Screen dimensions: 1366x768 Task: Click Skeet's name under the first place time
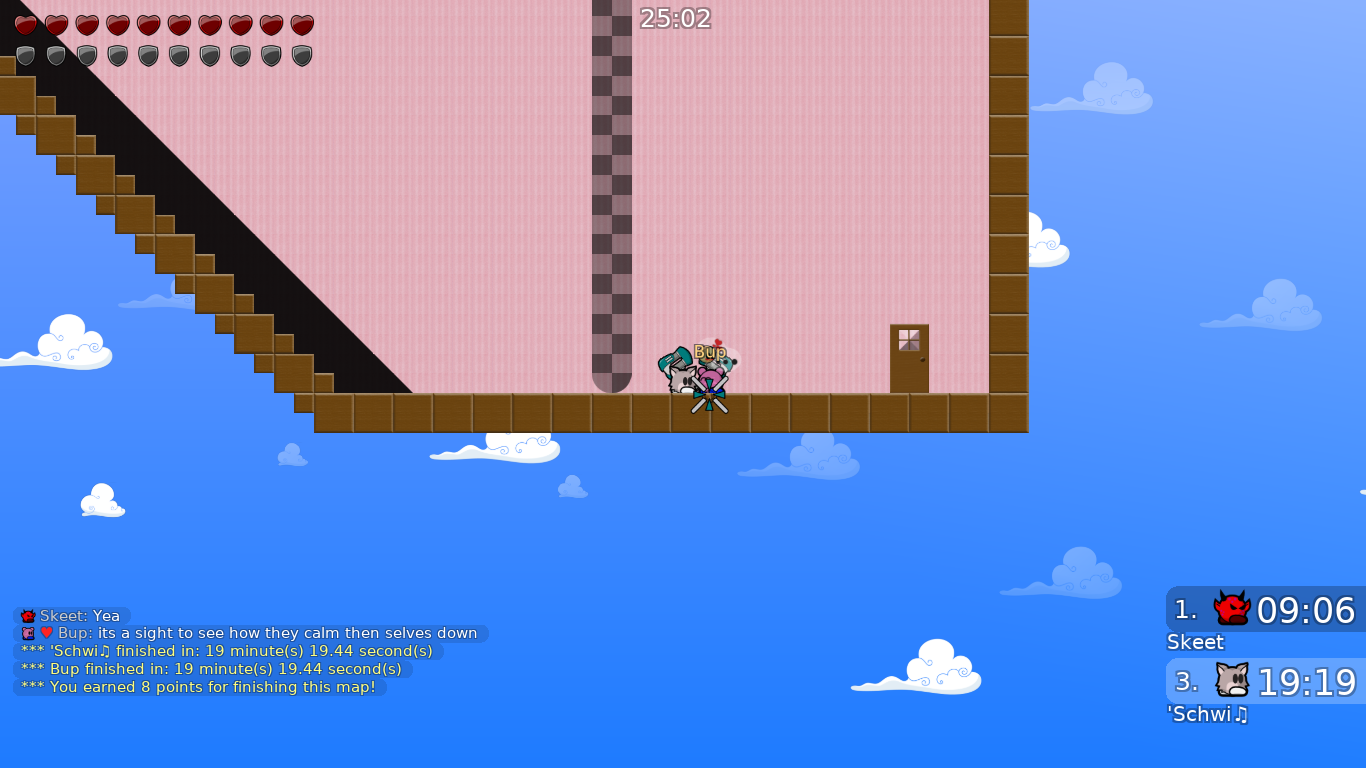point(1196,642)
